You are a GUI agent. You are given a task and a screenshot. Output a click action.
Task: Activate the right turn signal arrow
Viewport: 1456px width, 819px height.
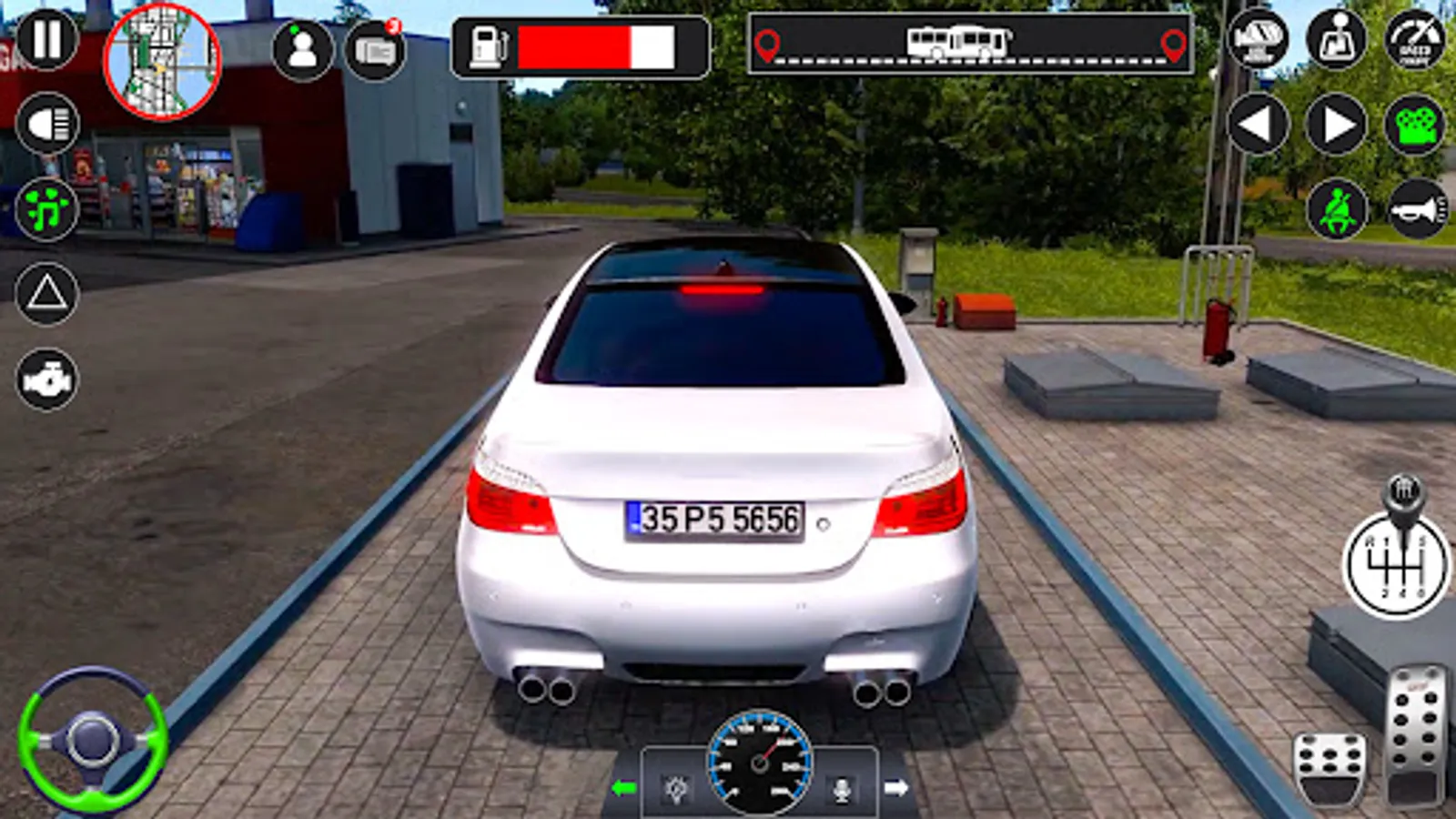(1334, 123)
